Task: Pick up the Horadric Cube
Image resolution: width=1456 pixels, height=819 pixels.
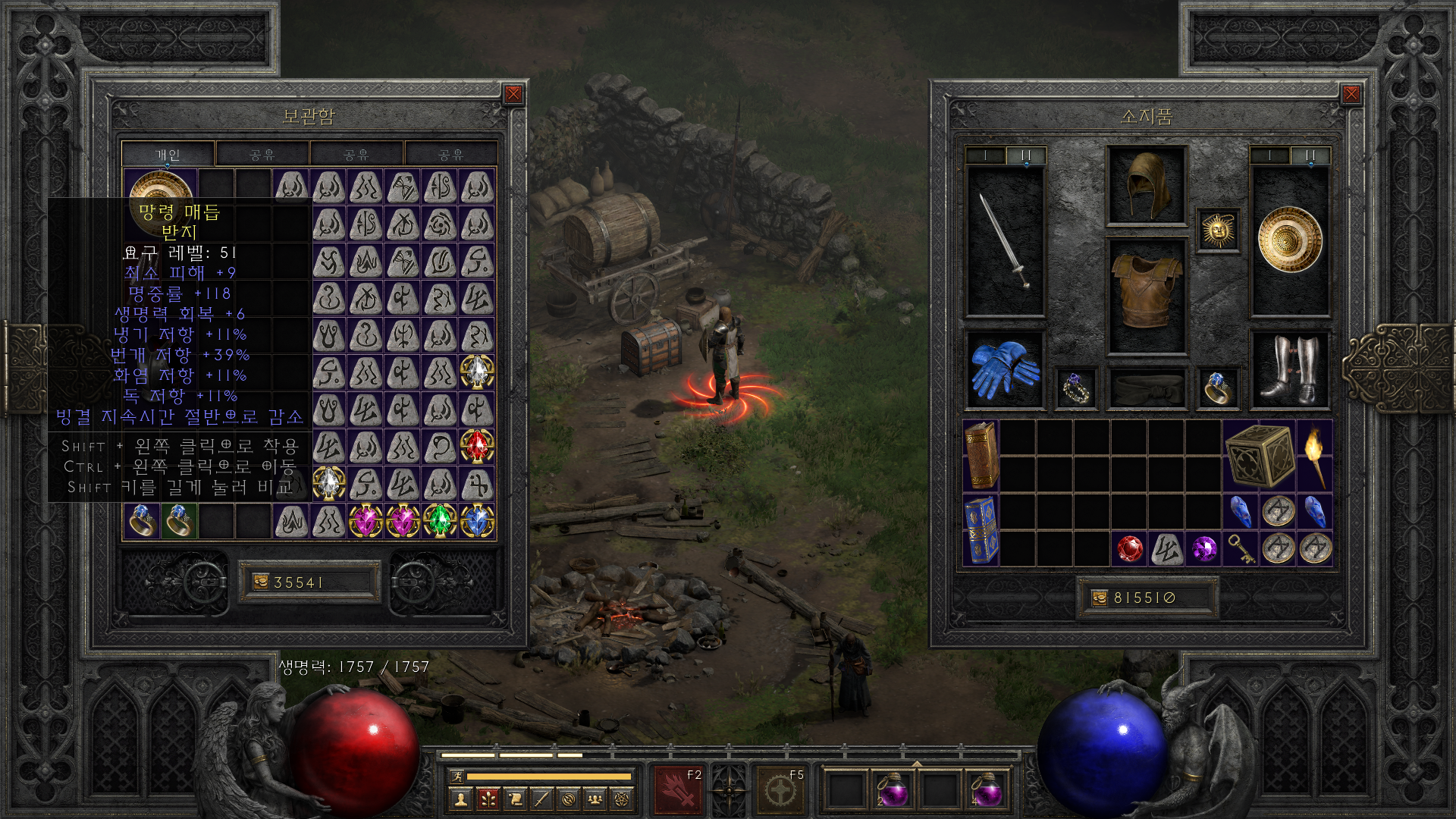Action: [x=1259, y=456]
